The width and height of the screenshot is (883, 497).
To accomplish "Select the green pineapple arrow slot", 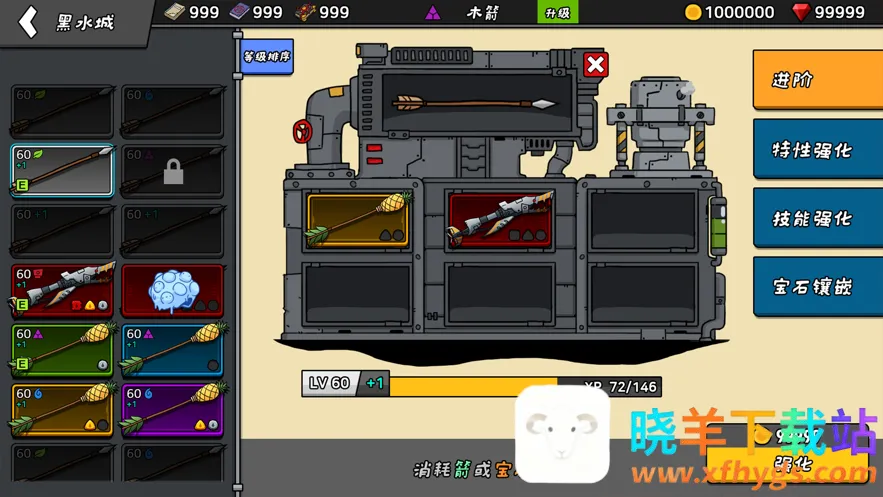I will [62, 350].
